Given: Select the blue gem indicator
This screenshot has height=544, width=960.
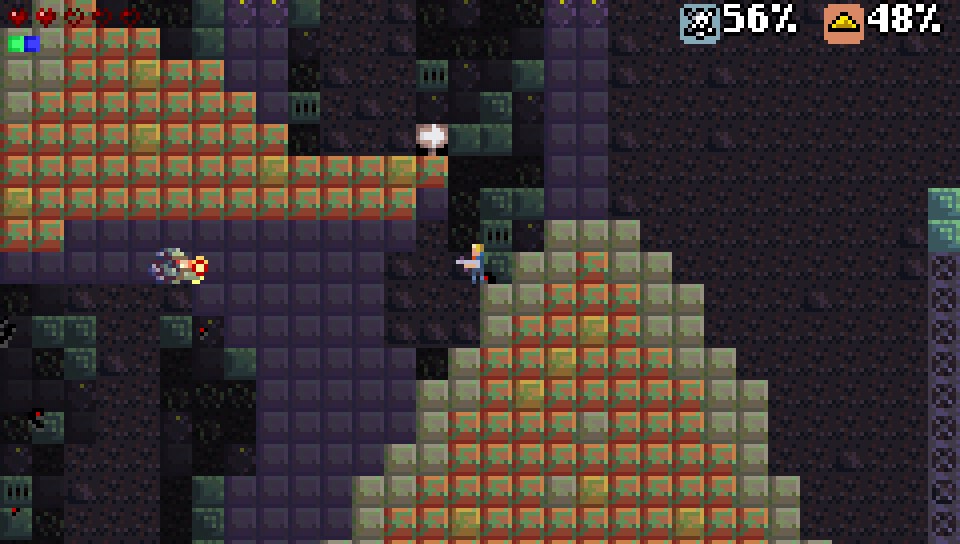Looking at the screenshot, I should [x=32, y=44].
